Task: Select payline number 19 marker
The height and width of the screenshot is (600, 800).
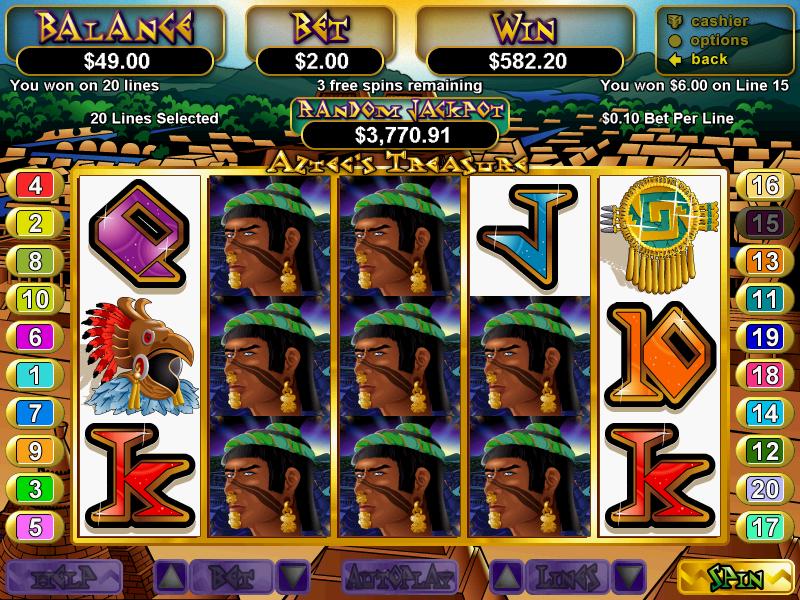Action: pos(764,337)
